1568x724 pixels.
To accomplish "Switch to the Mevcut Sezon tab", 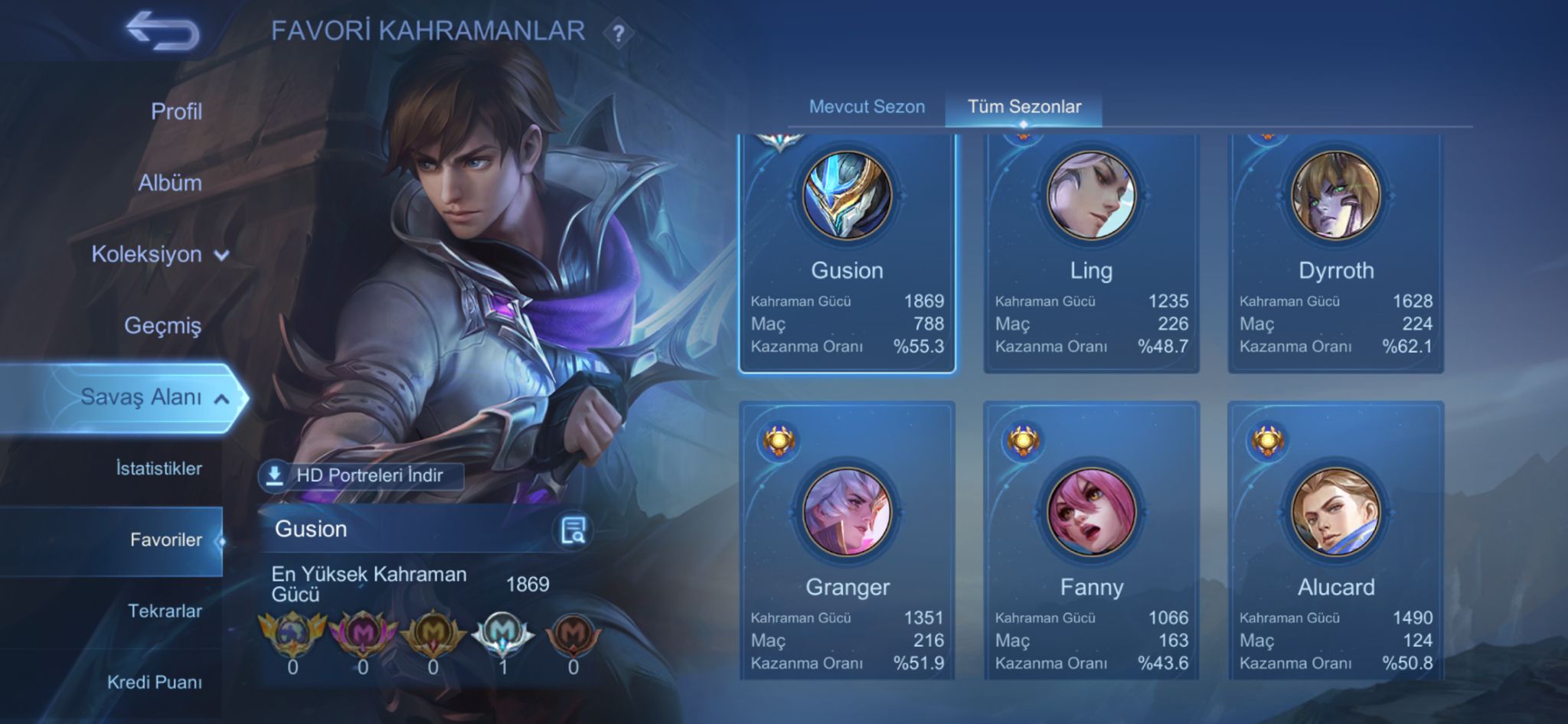I will pyautogui.click(x=867, y=107).
